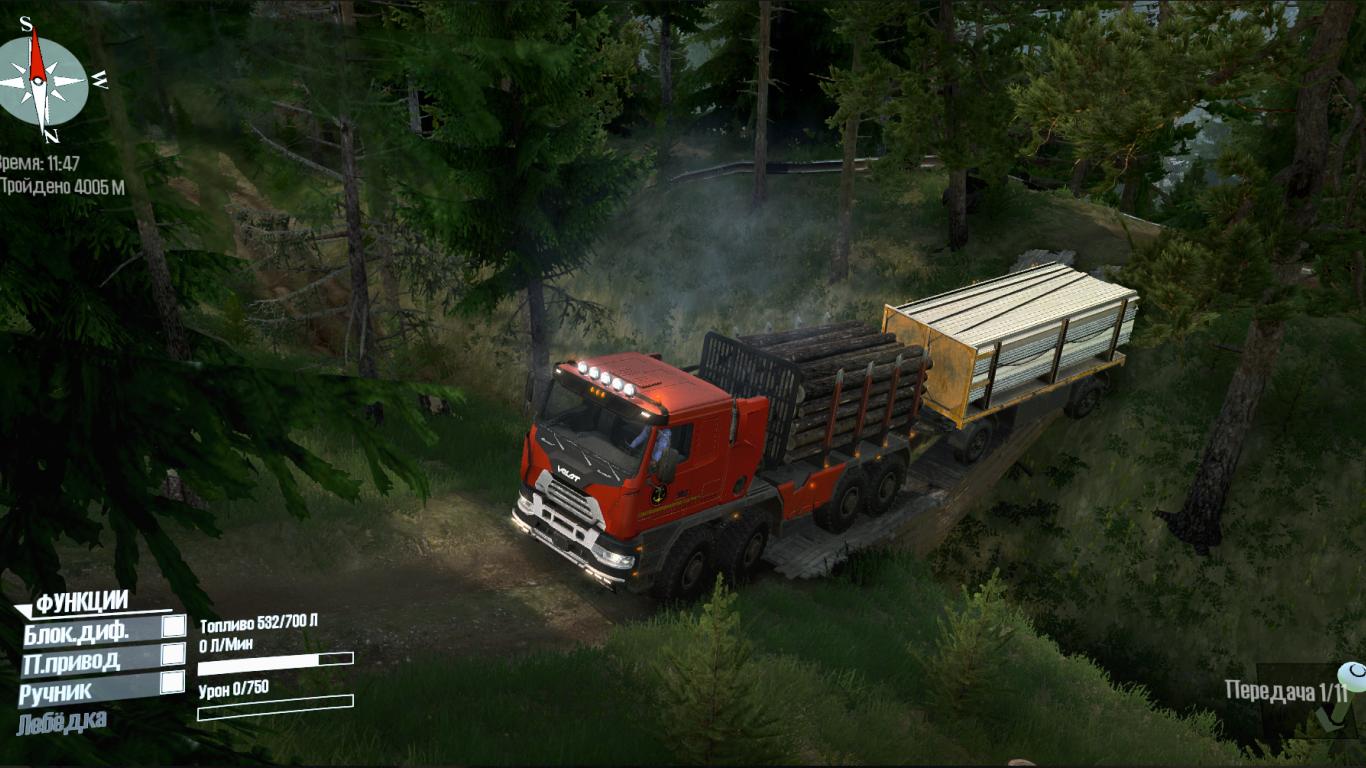1366x768 pixels.
Task: Click the compass in the corner
Action: (41, 80)
